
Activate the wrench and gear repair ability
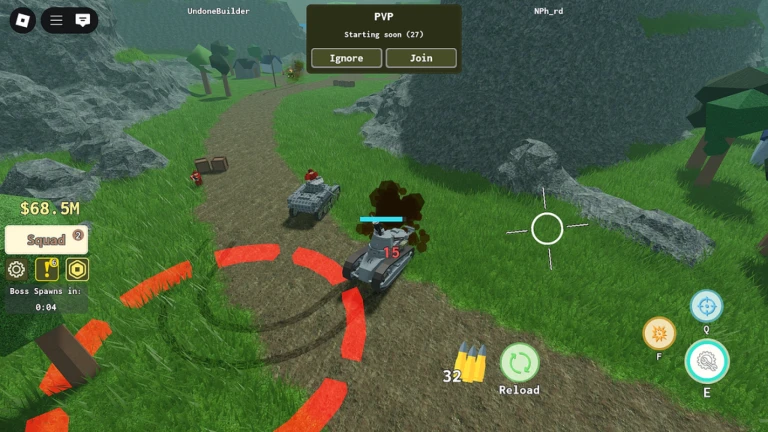coord(707,362)
